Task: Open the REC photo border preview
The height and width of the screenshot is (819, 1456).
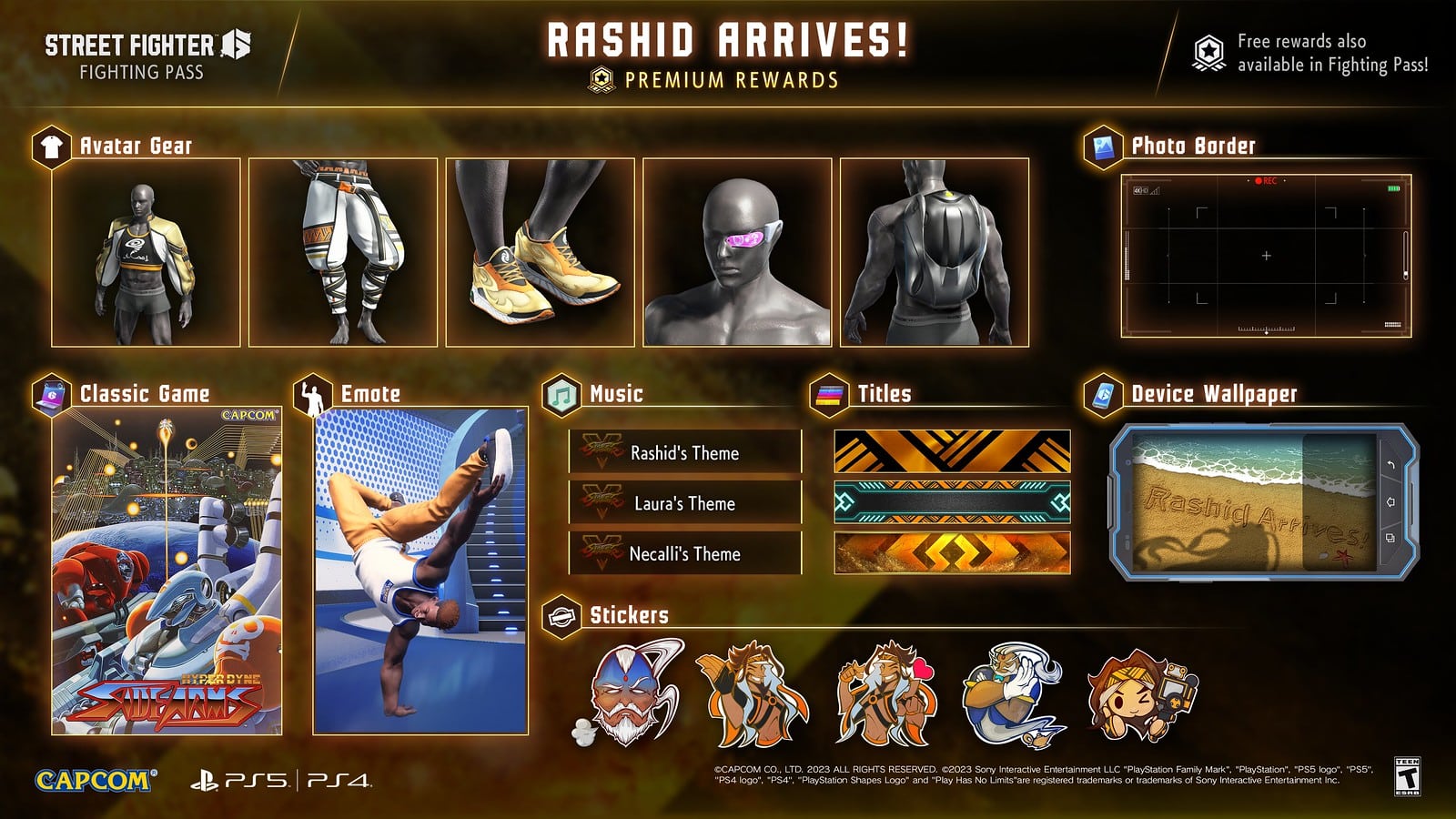Action: pos(1266,256)
